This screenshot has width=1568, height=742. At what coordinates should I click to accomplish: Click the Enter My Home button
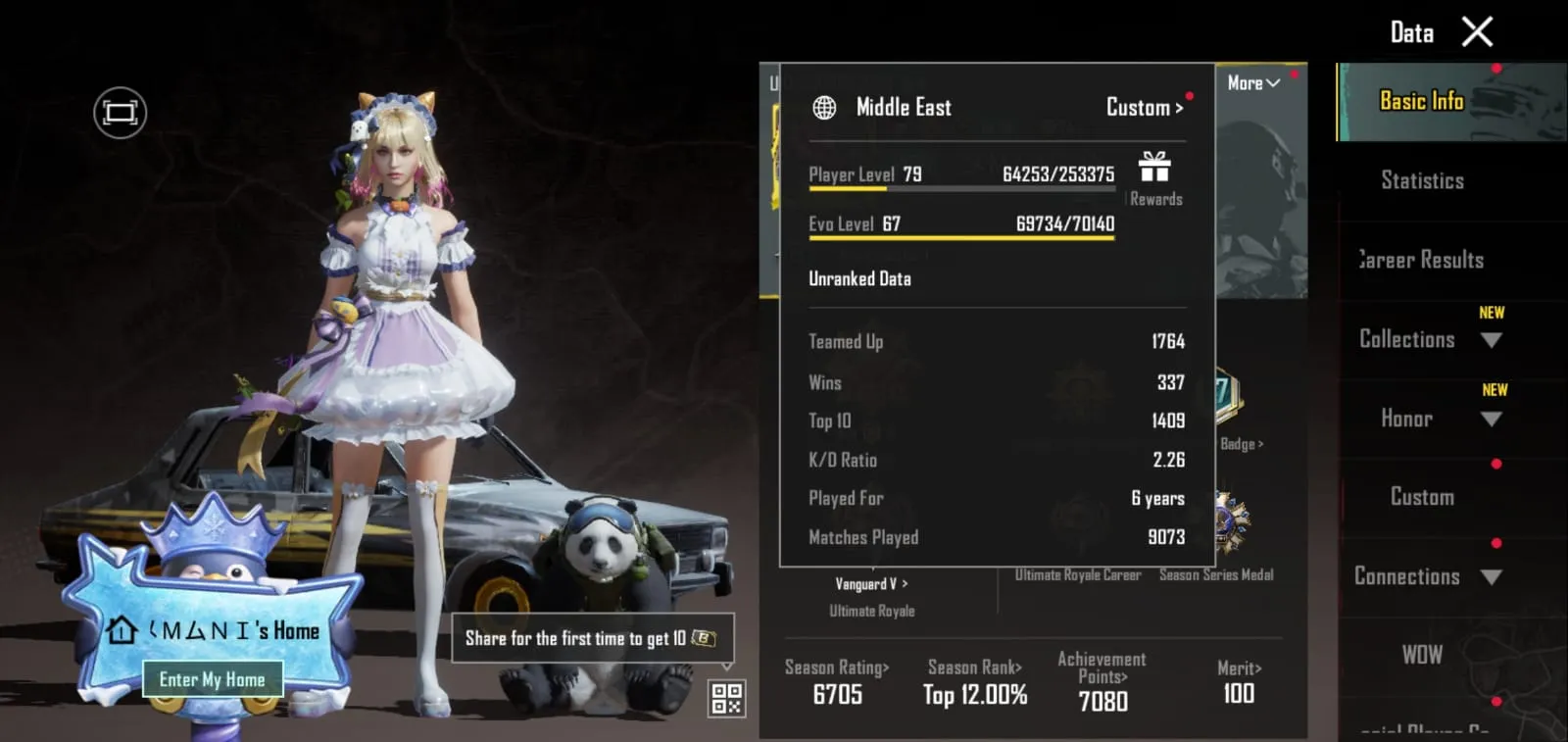point(212,678)
